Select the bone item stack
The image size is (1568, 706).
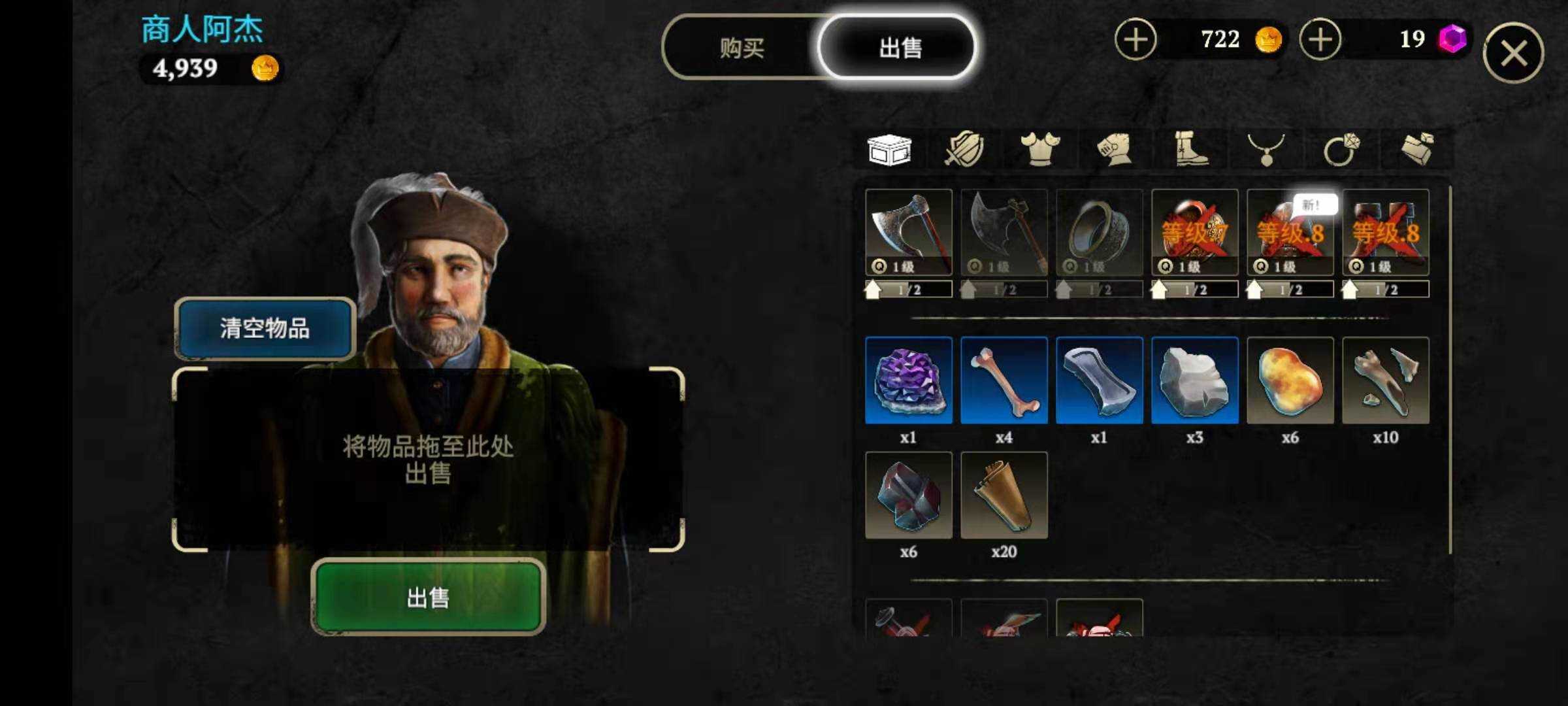(1004, 380)
